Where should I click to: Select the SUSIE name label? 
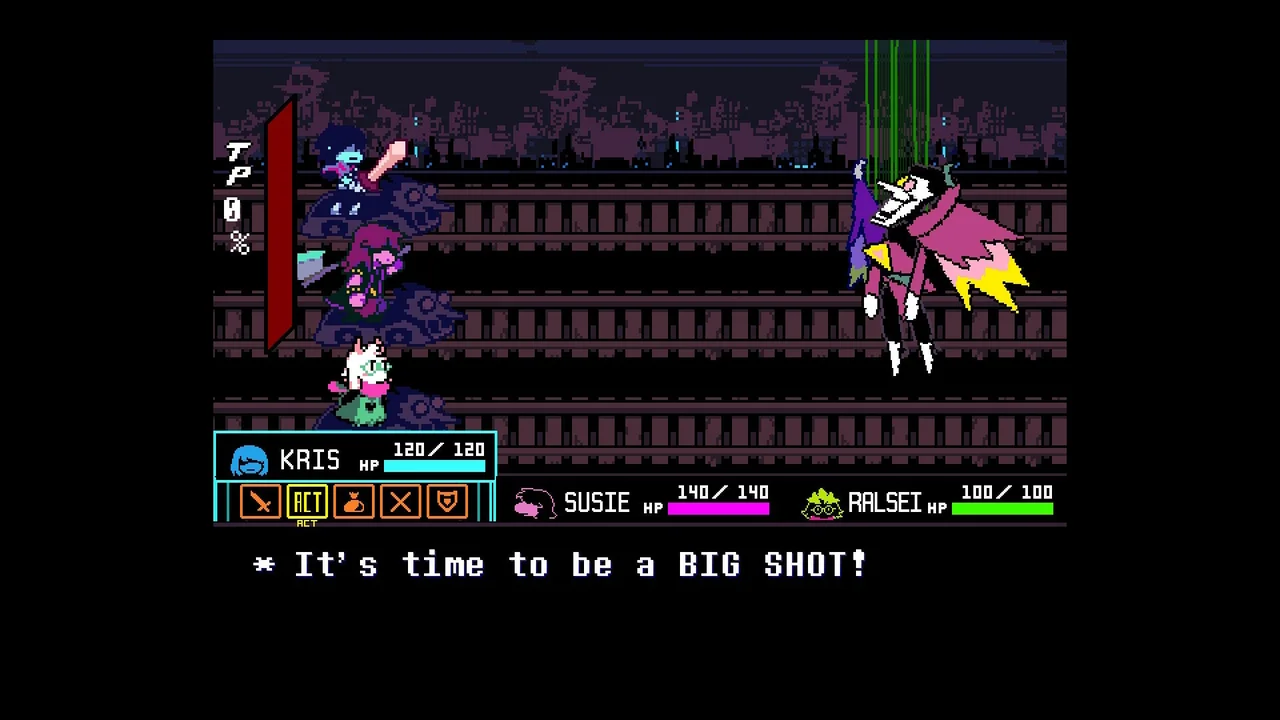click(x=597, y=503)
